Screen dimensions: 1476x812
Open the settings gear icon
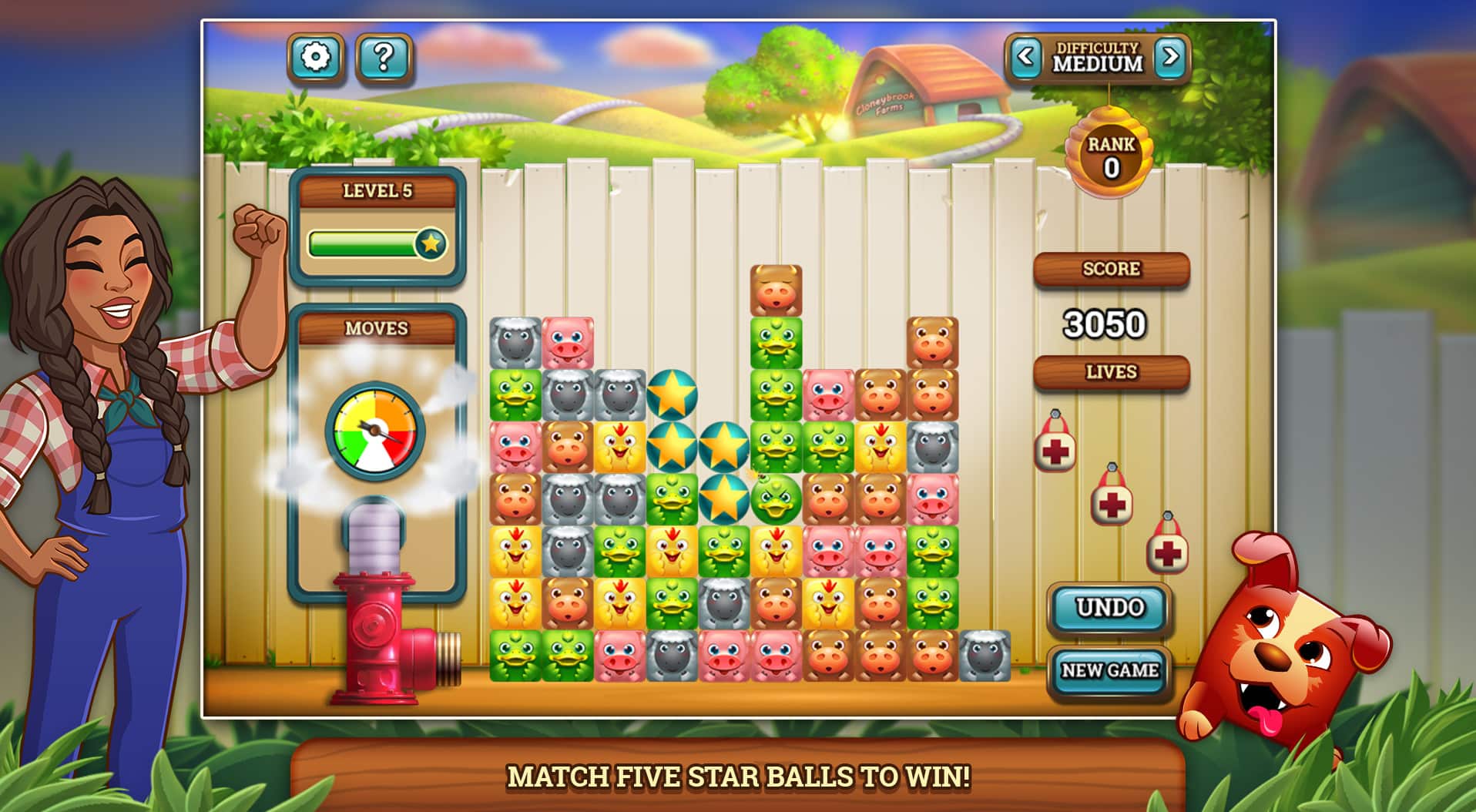tap(317, 55)
